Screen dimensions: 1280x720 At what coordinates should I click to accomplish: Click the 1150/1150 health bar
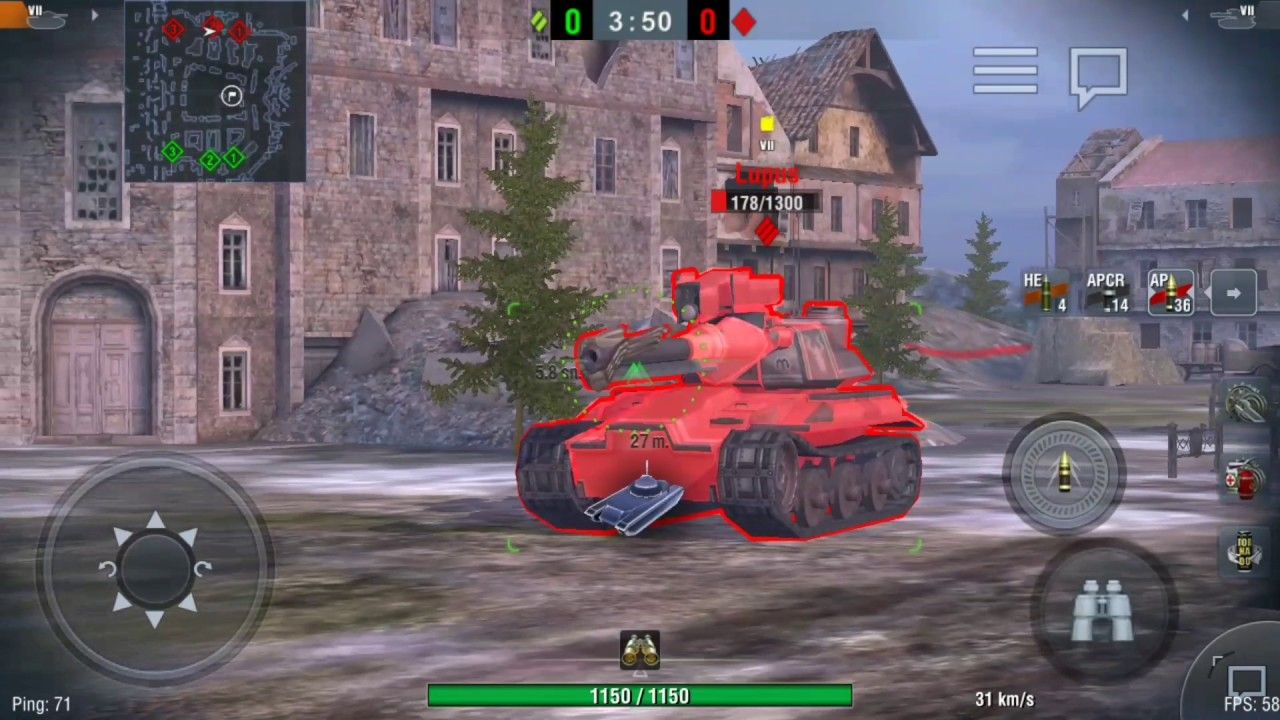640,697
